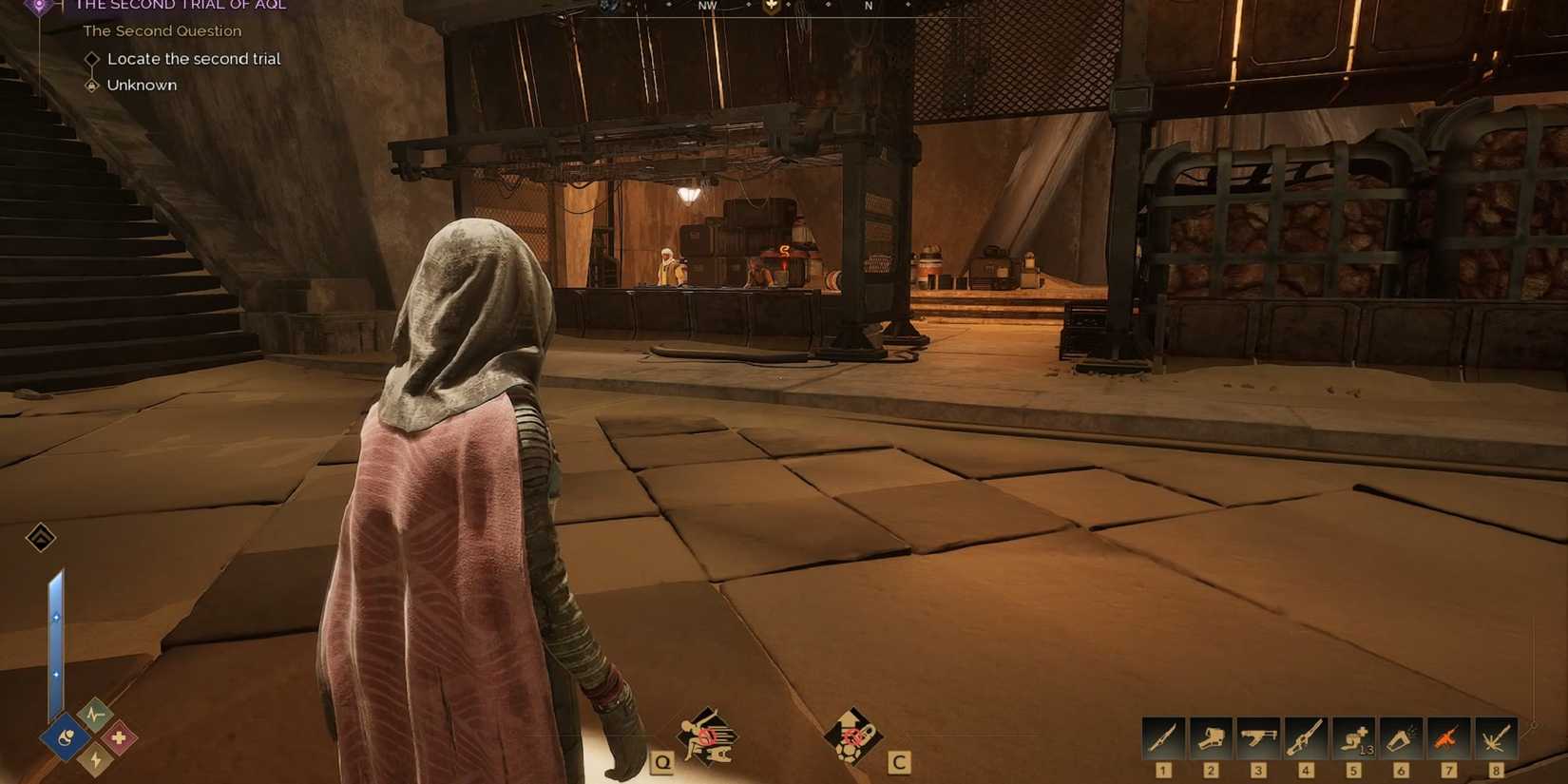
Task: Click the marker beside the Unknown objective
Action: click(91, 85)
